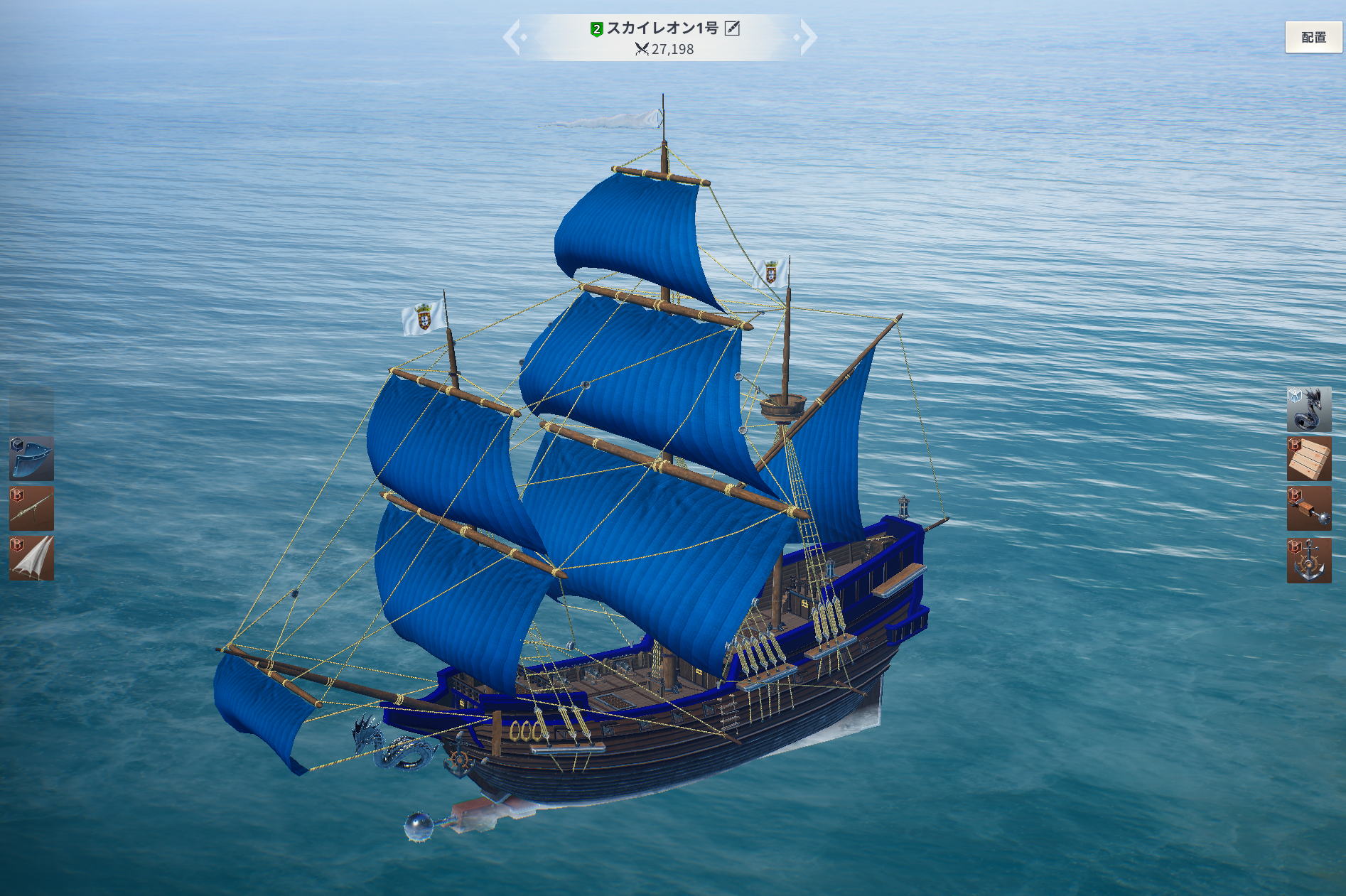
Task: Select the swivel gun equipment slot
Action: [x=31, y=509]
